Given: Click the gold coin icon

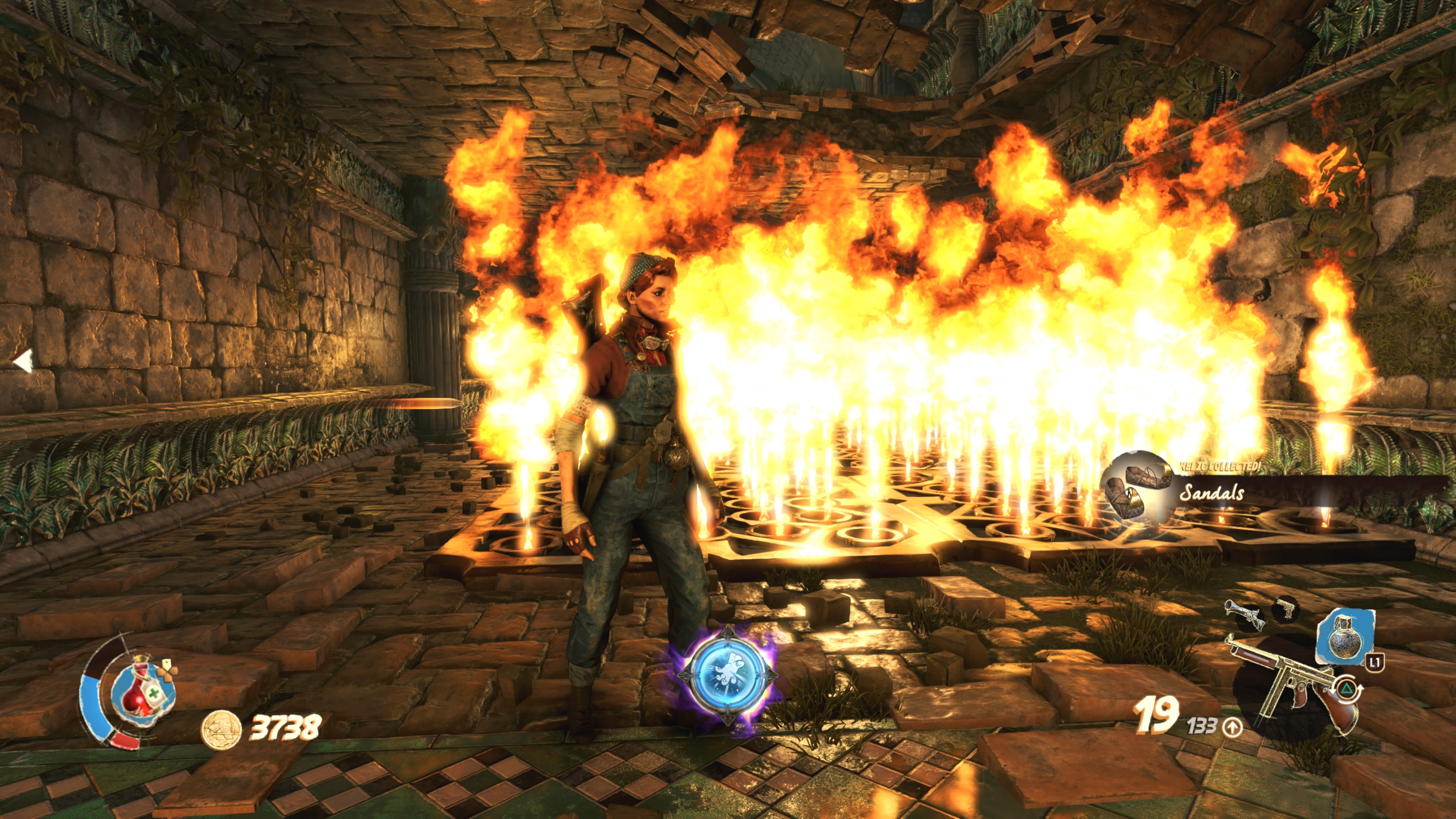Looking at the screenshot, I should click(221, 729).
